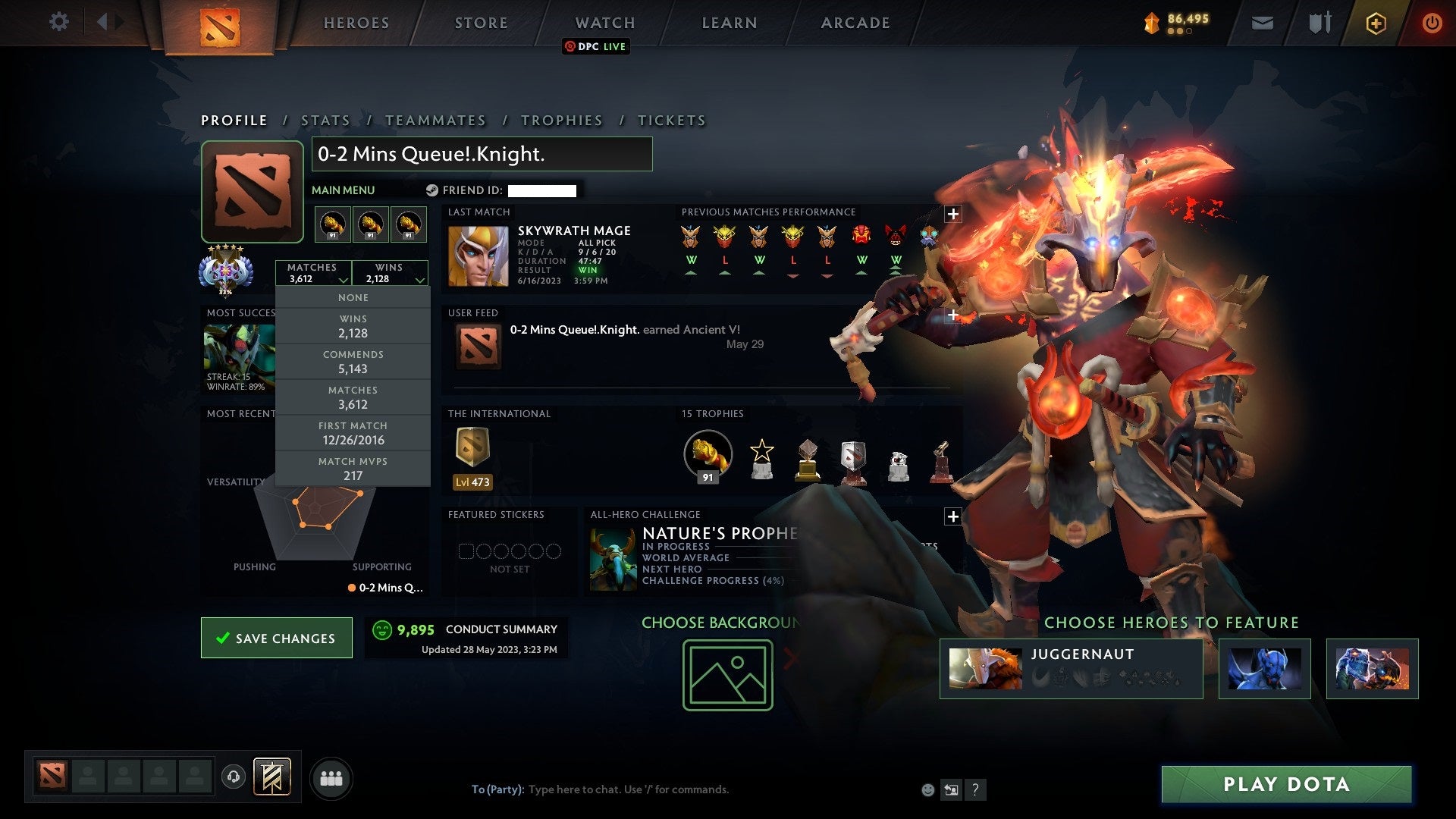Image resolution: width=1456 pixels, height=819 pixels.
Task: Open the emoticon picker in the chat bar
Action: tap(928, 789)
